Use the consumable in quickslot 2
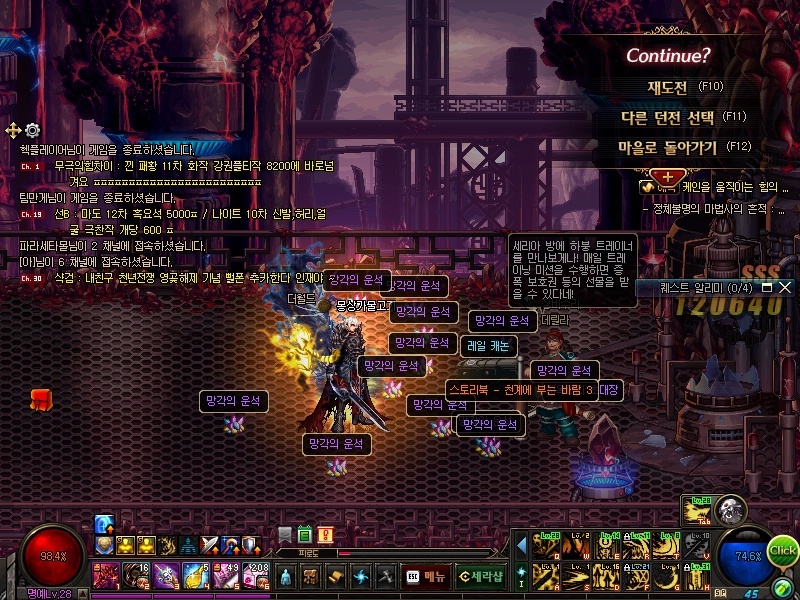 pyautogui.click(x=137, y=576)
